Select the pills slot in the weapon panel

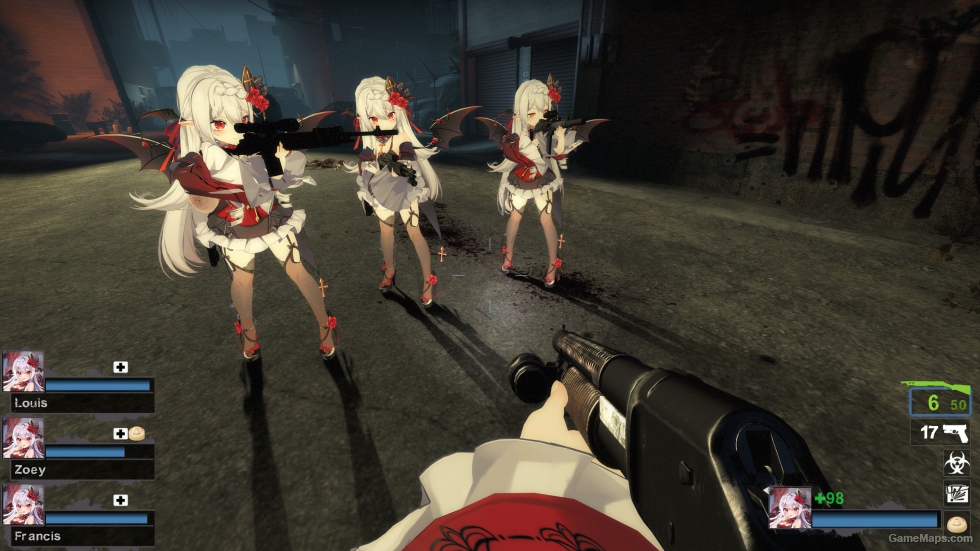(956, 522)
